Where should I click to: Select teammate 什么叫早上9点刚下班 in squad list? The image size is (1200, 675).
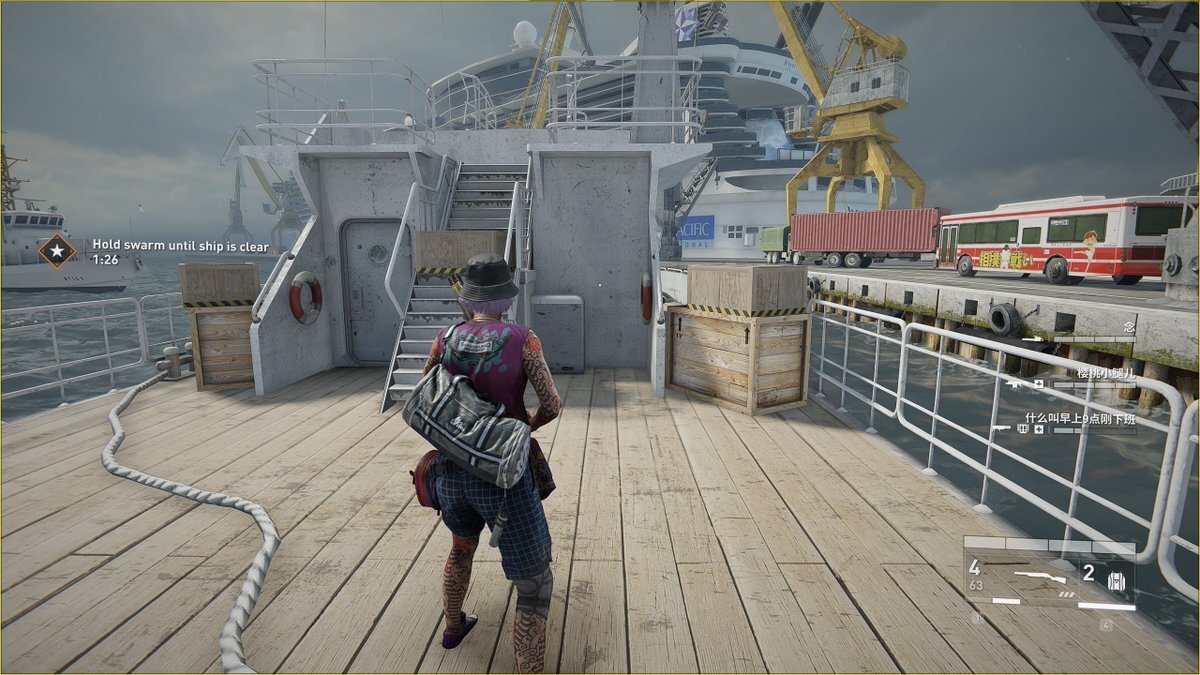pyautogui.click(x=1080, y=419)
